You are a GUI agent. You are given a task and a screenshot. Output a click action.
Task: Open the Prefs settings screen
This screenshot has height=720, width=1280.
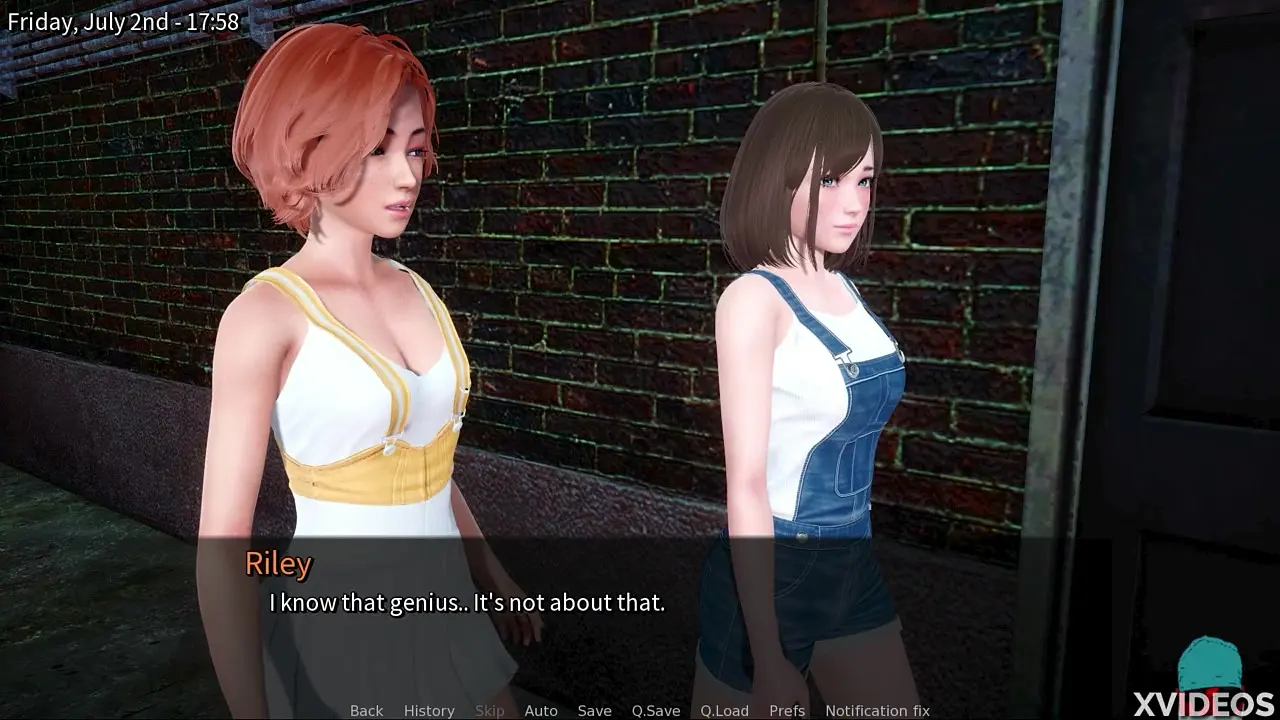(x=787, y=710)
